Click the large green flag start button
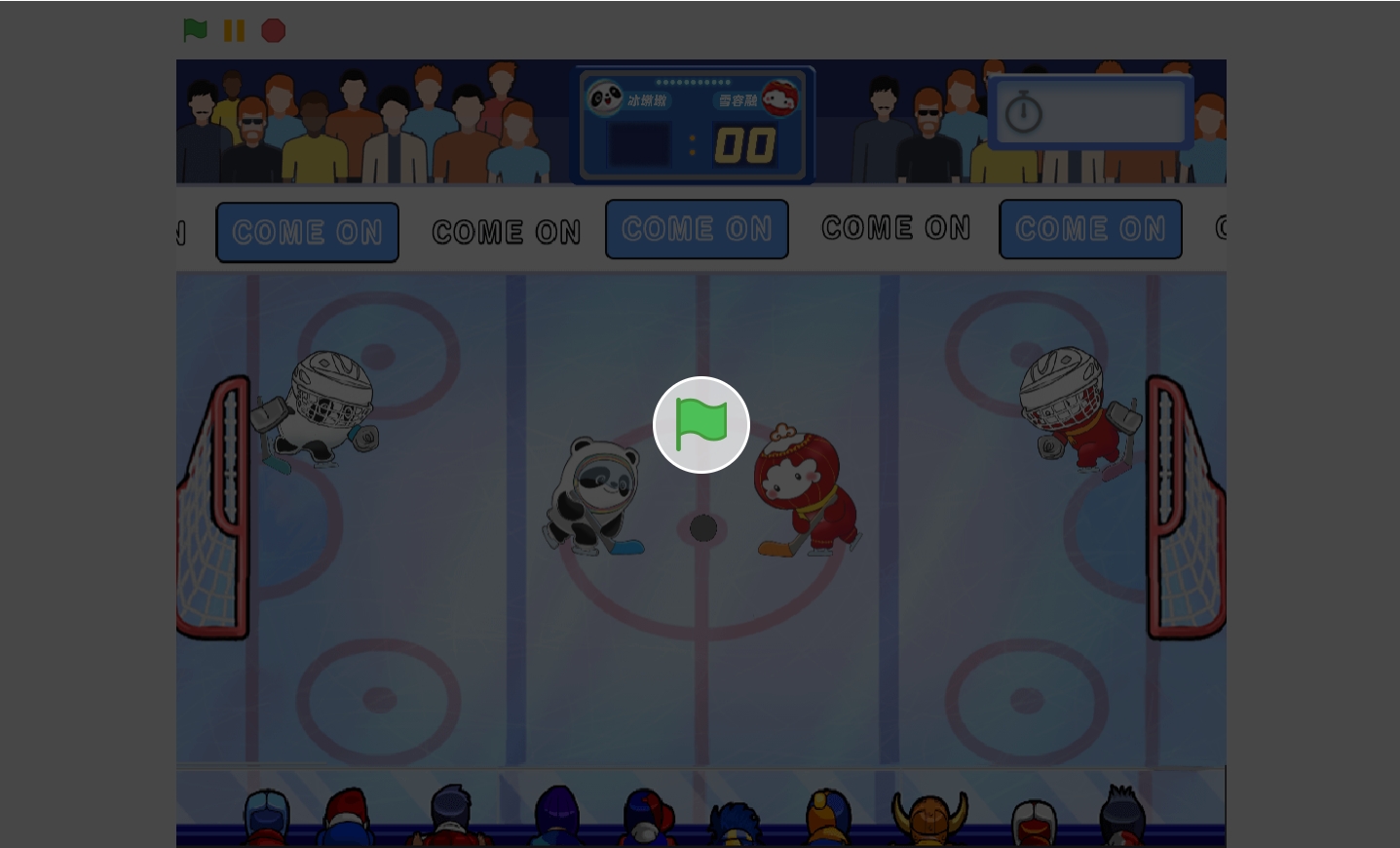1400x848 pixels. coord(700,425)
